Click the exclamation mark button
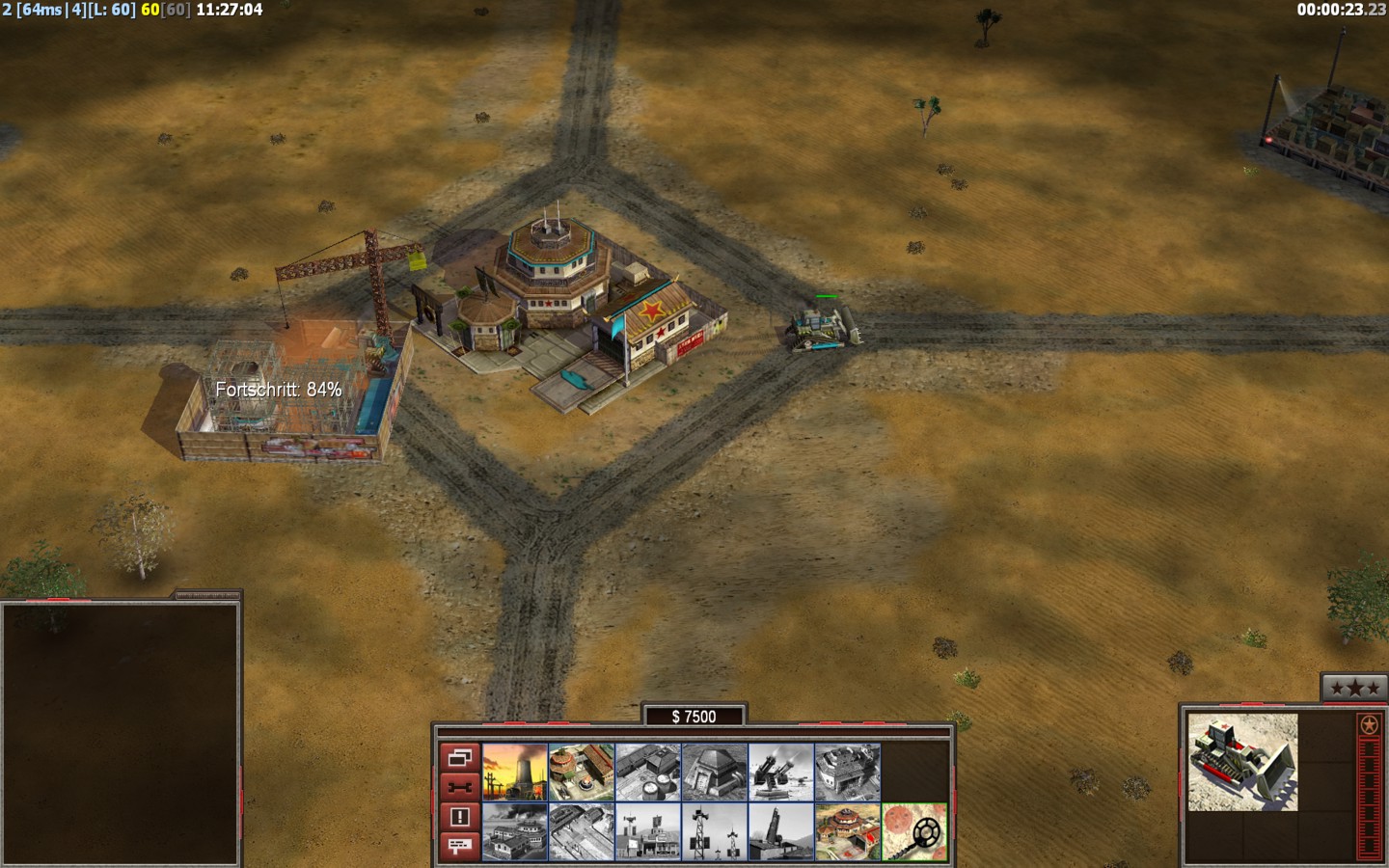The width and height of the screenshot is (1389, 868). pyautogui.click(x=459, y=817)
